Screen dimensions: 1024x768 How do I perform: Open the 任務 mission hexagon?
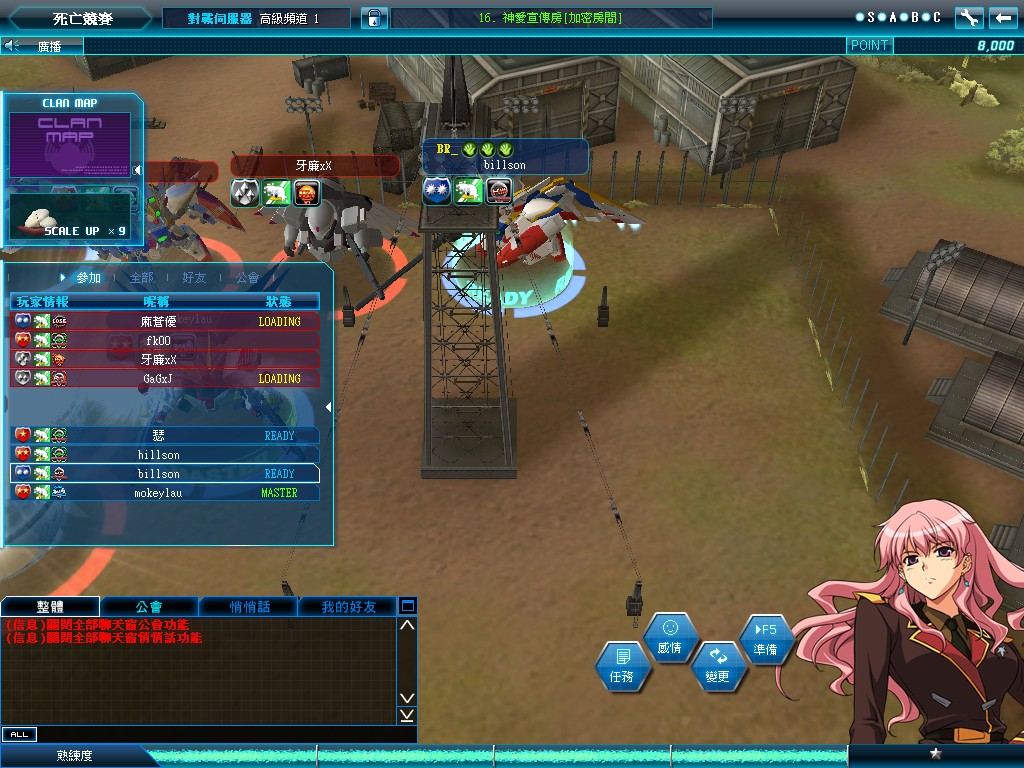point(622,667)
